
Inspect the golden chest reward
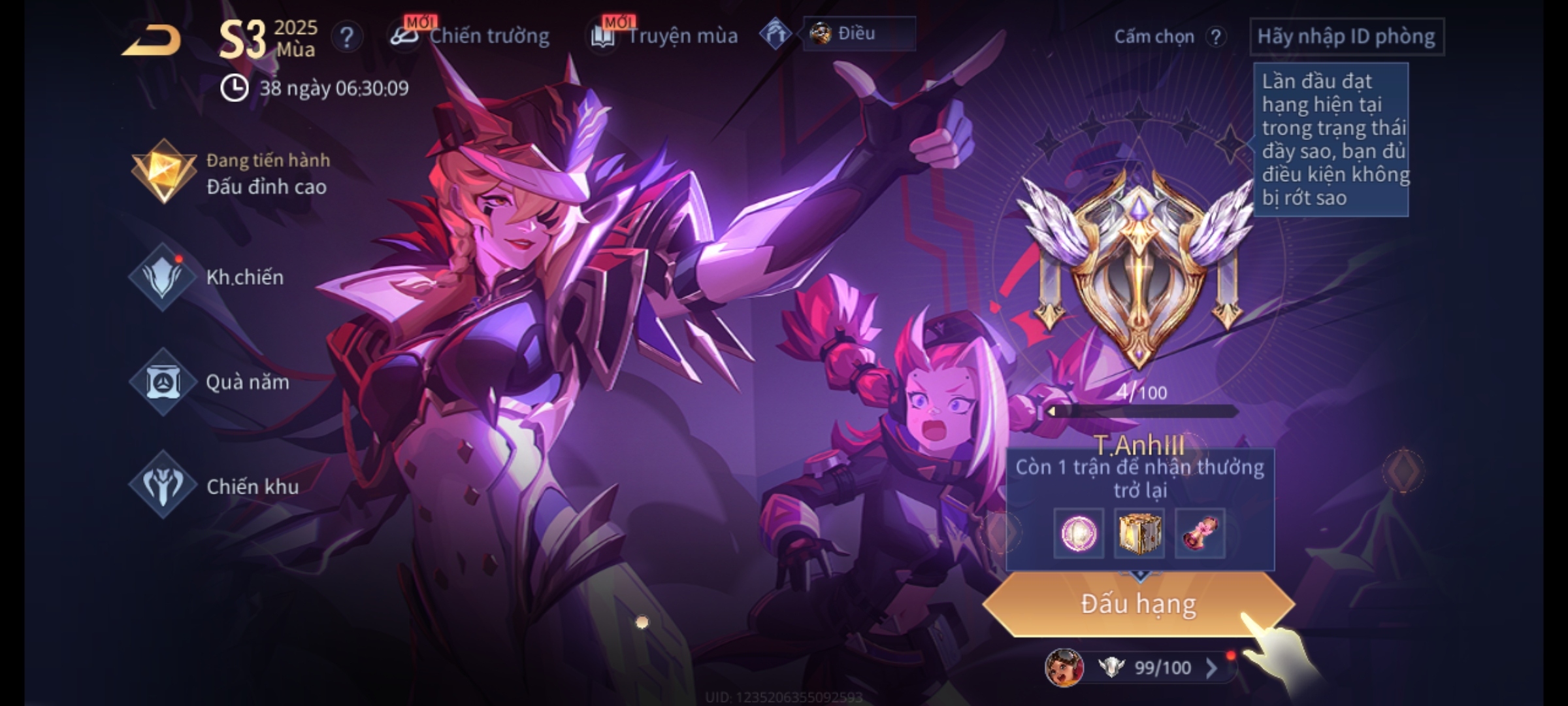click(x=1139, y=533)
